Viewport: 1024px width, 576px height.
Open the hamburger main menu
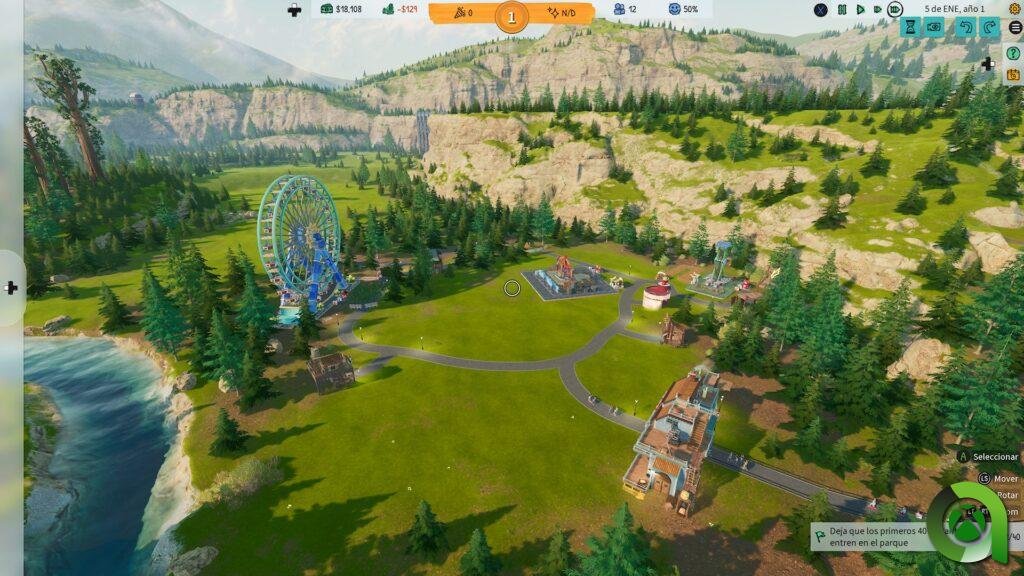point(1015,27)
